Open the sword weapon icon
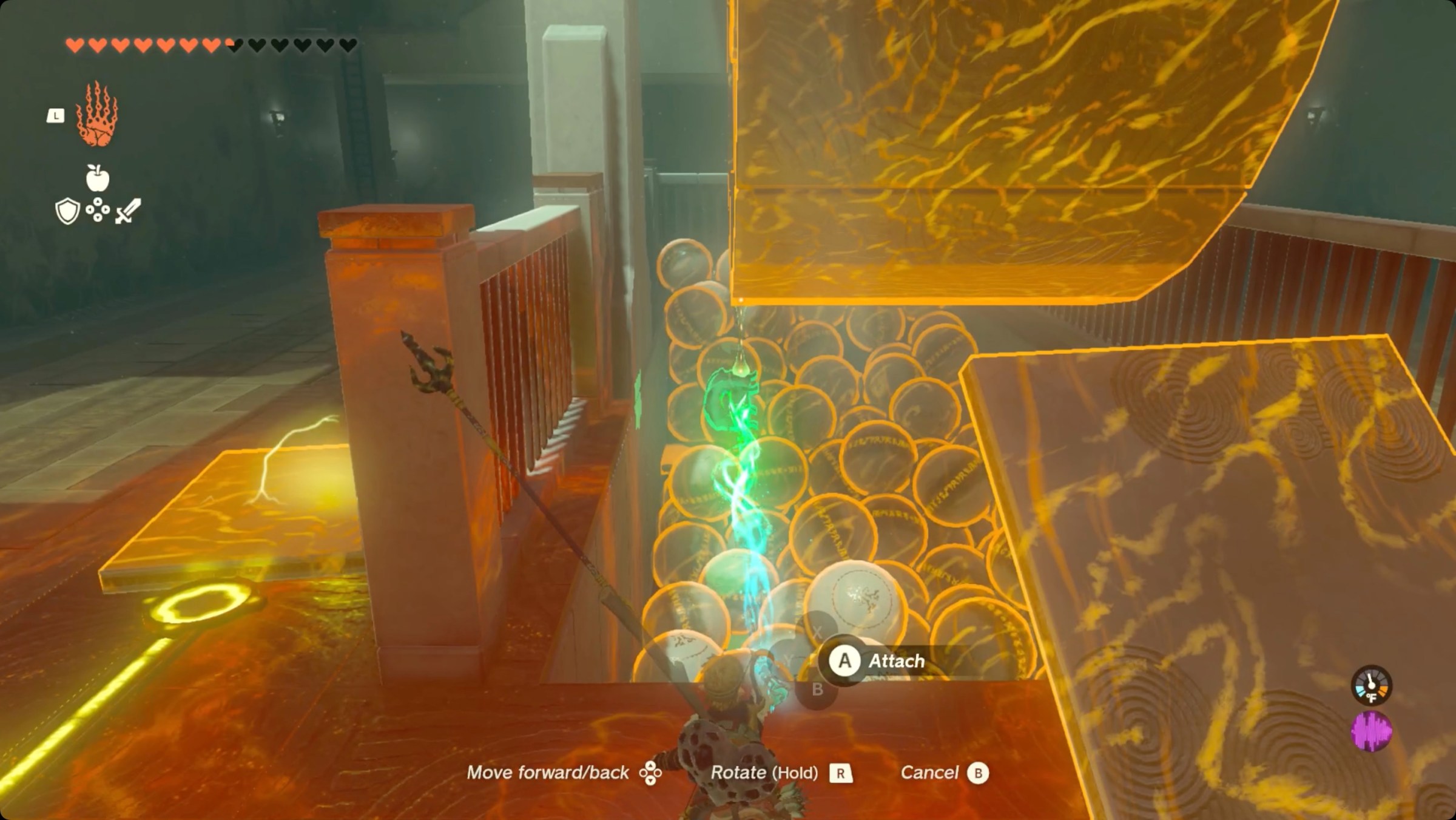 click(128, 211)
